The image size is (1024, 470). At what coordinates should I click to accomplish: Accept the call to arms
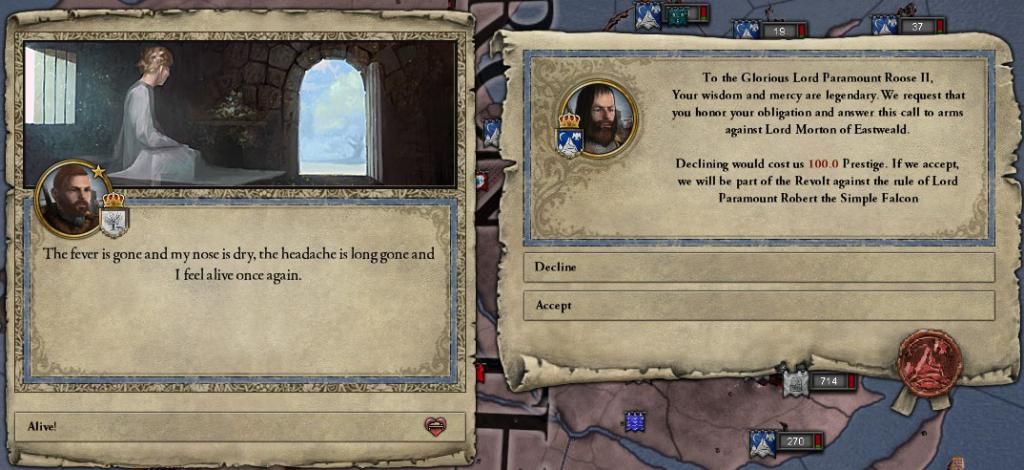(x=758, y=305)
